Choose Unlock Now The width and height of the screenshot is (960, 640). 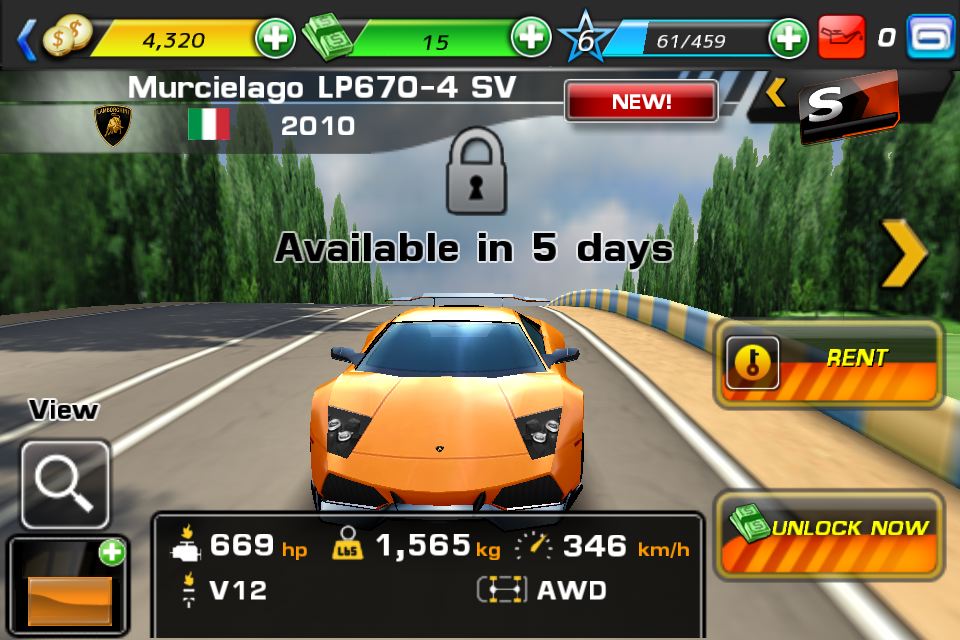pos(829,534)
